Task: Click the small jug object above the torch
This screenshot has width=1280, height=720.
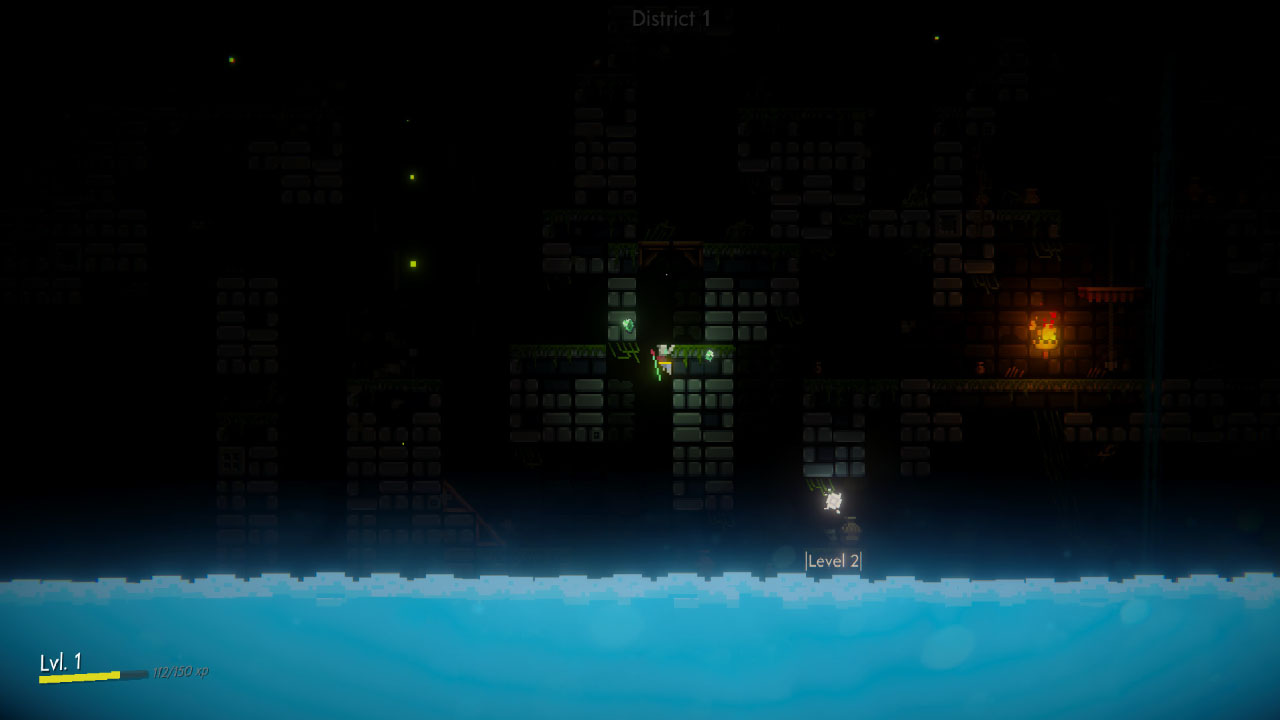Action: 1031,193
